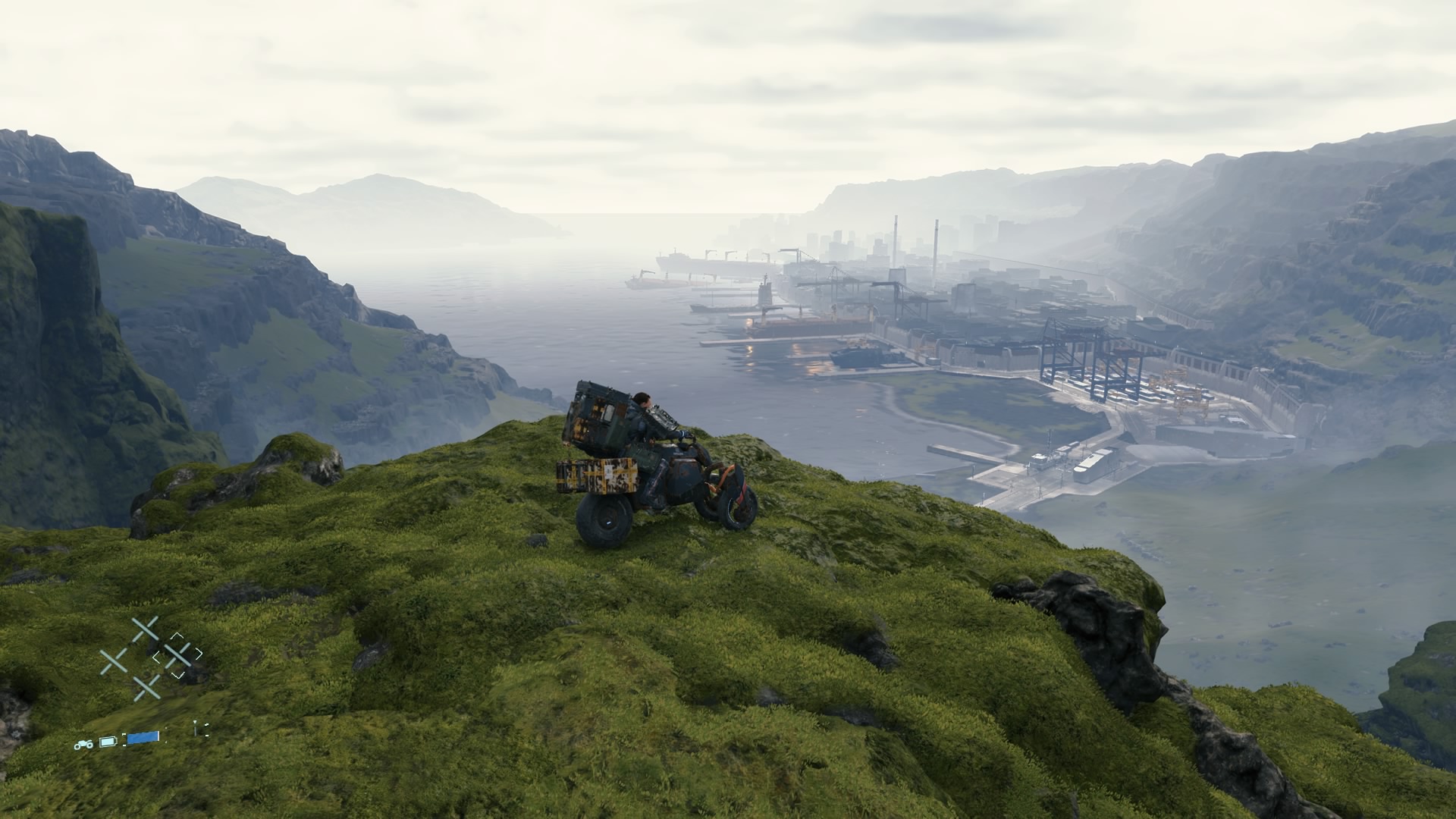The image size is (1456, 819).
Task: Click the vehicle battery icon
Action: click(x=108, y=741)
